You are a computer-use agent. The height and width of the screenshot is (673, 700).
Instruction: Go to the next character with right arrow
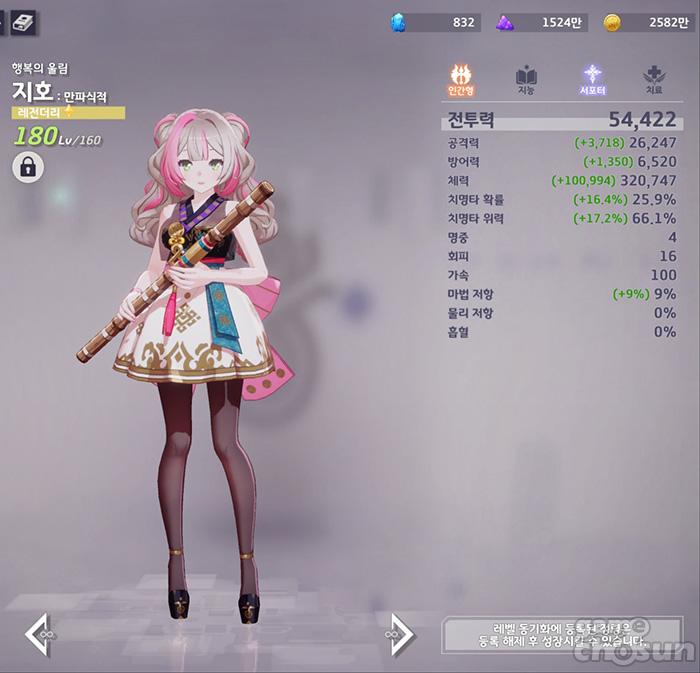(x=399, y=634)
